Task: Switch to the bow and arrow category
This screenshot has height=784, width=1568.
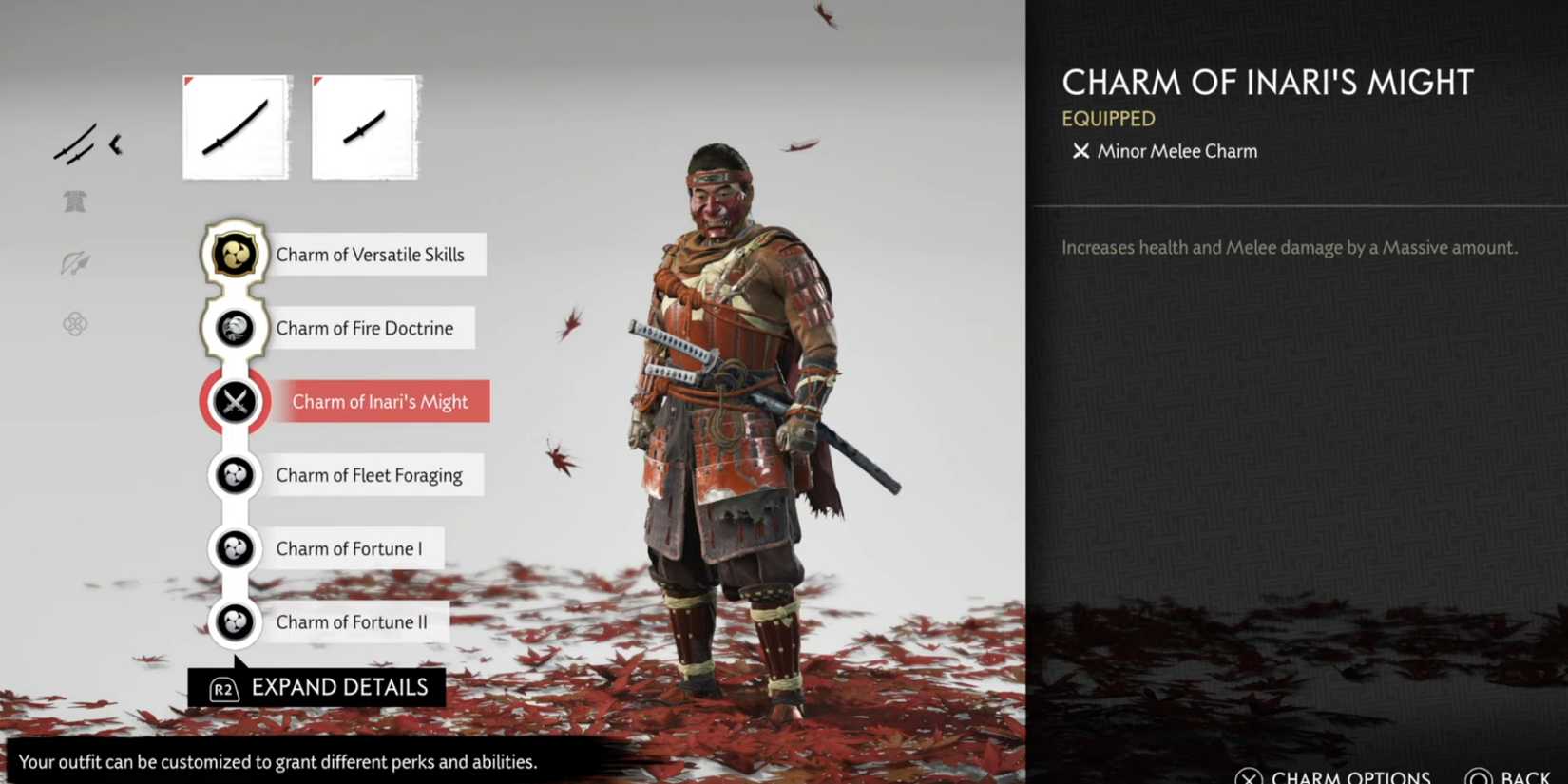Action: point(76,264)
